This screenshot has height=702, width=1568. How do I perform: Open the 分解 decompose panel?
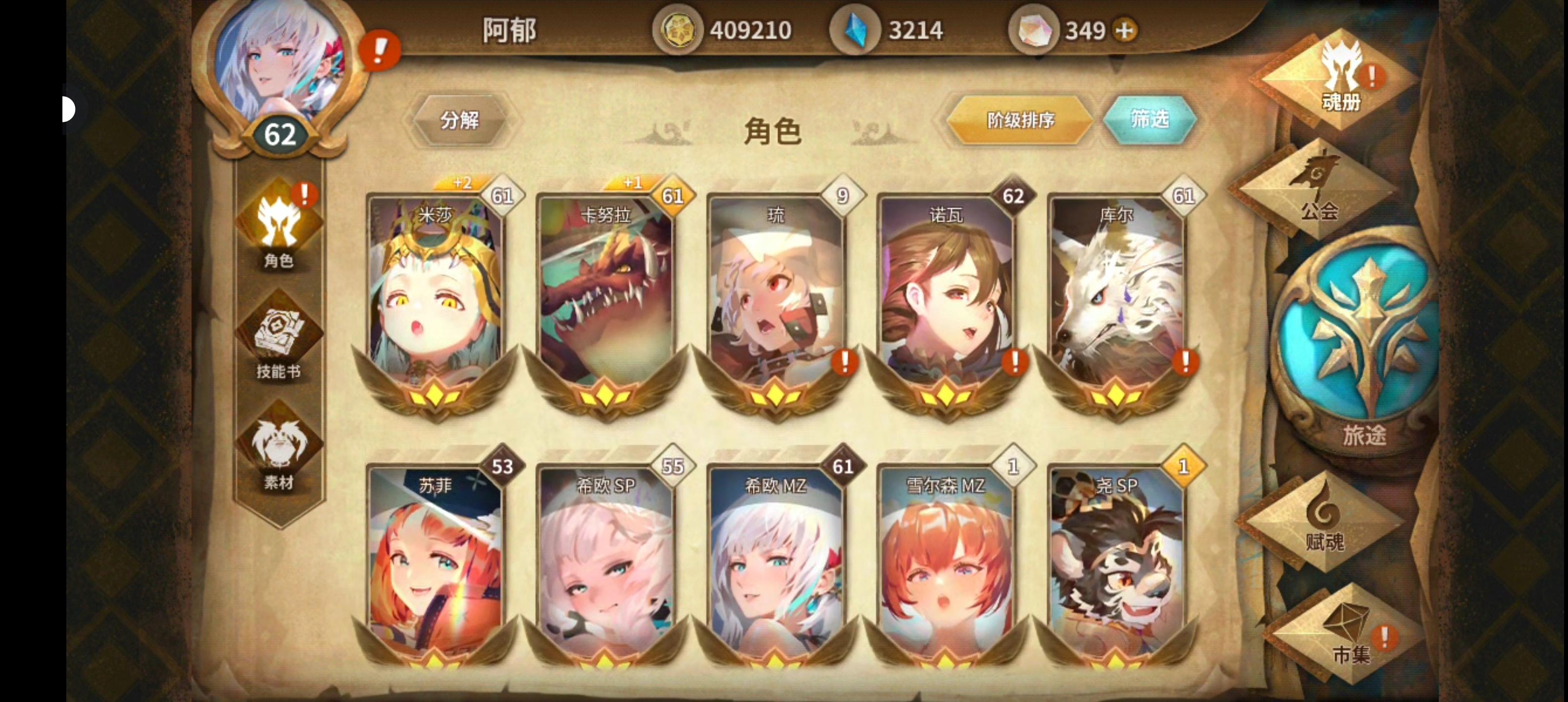coord(461,120)
